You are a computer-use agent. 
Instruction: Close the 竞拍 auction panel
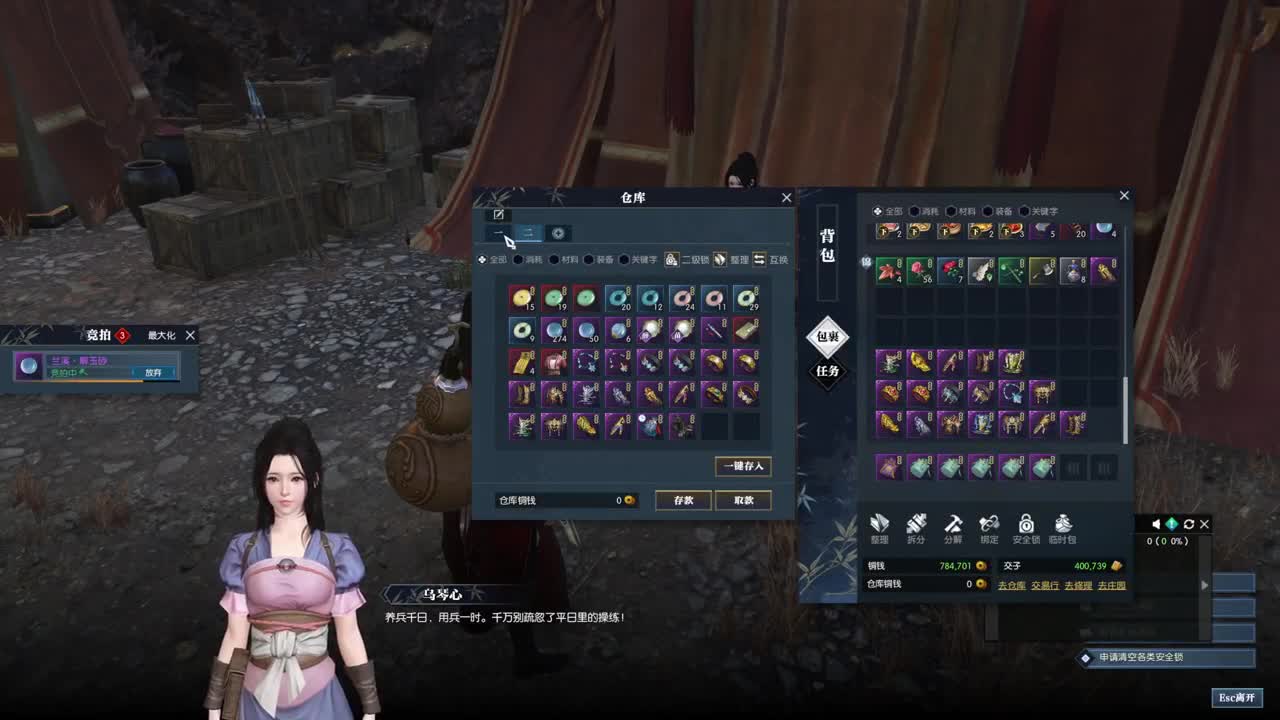190,336
